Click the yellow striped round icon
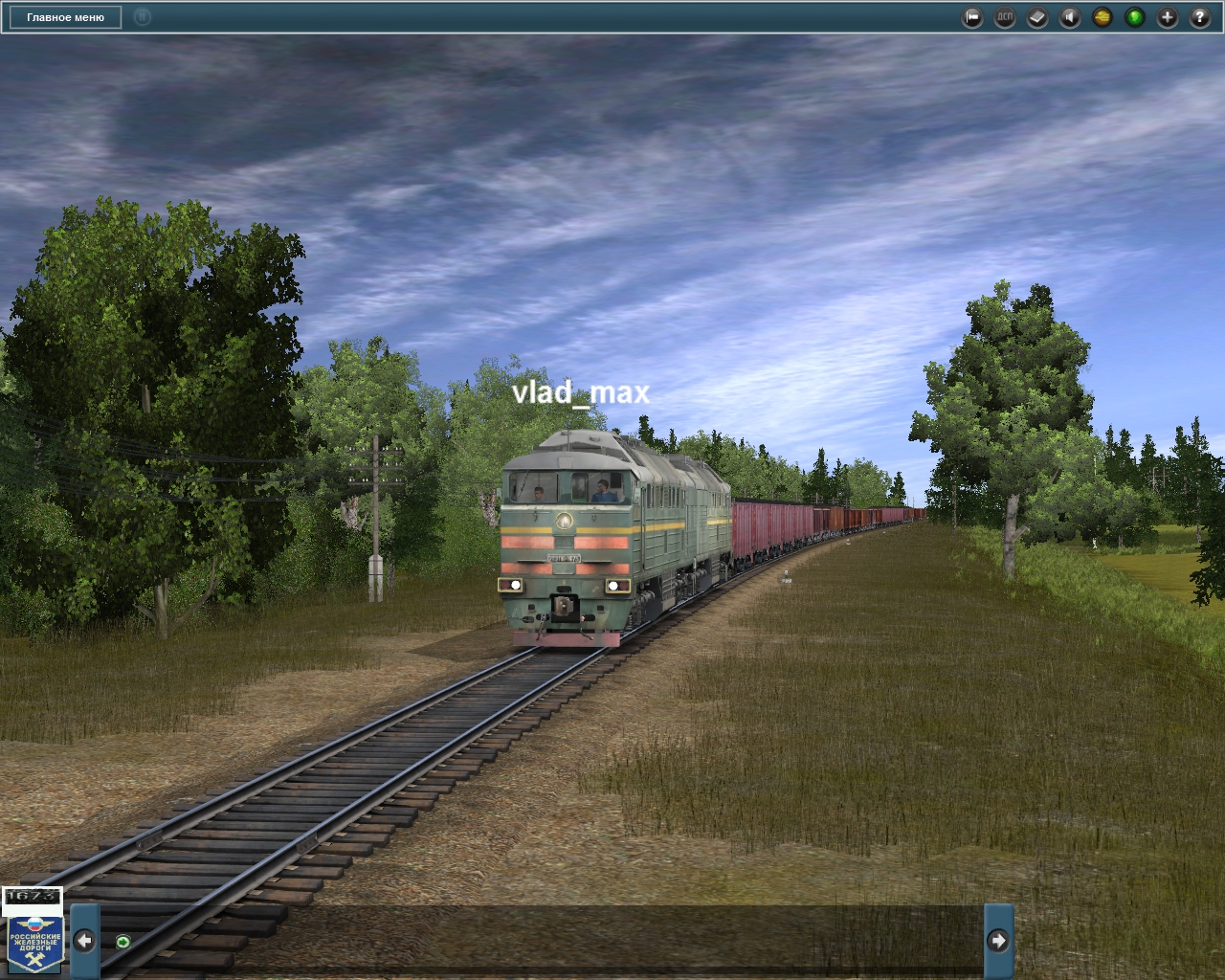The width and height of the screenshot is (1225, 980). click(1102, 17)
